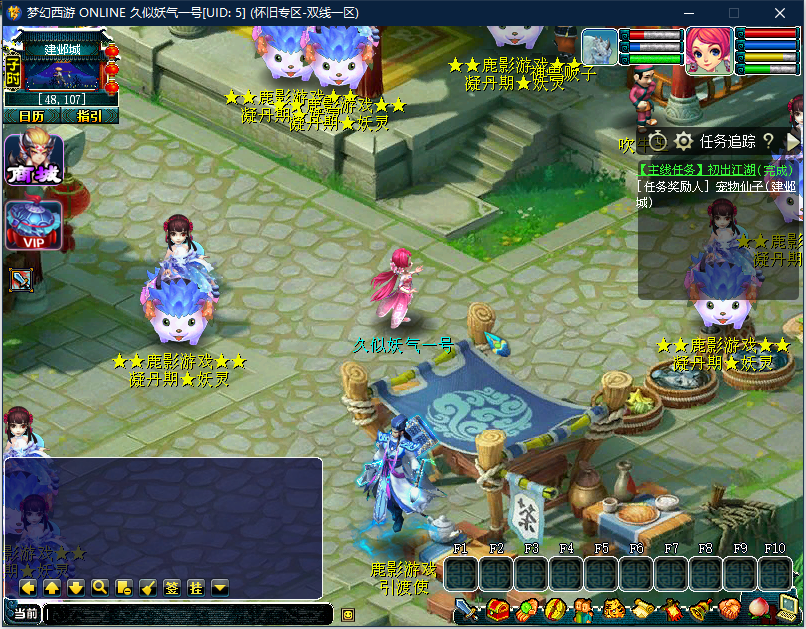Open the emoji face button beside chat

click(347, 614)
